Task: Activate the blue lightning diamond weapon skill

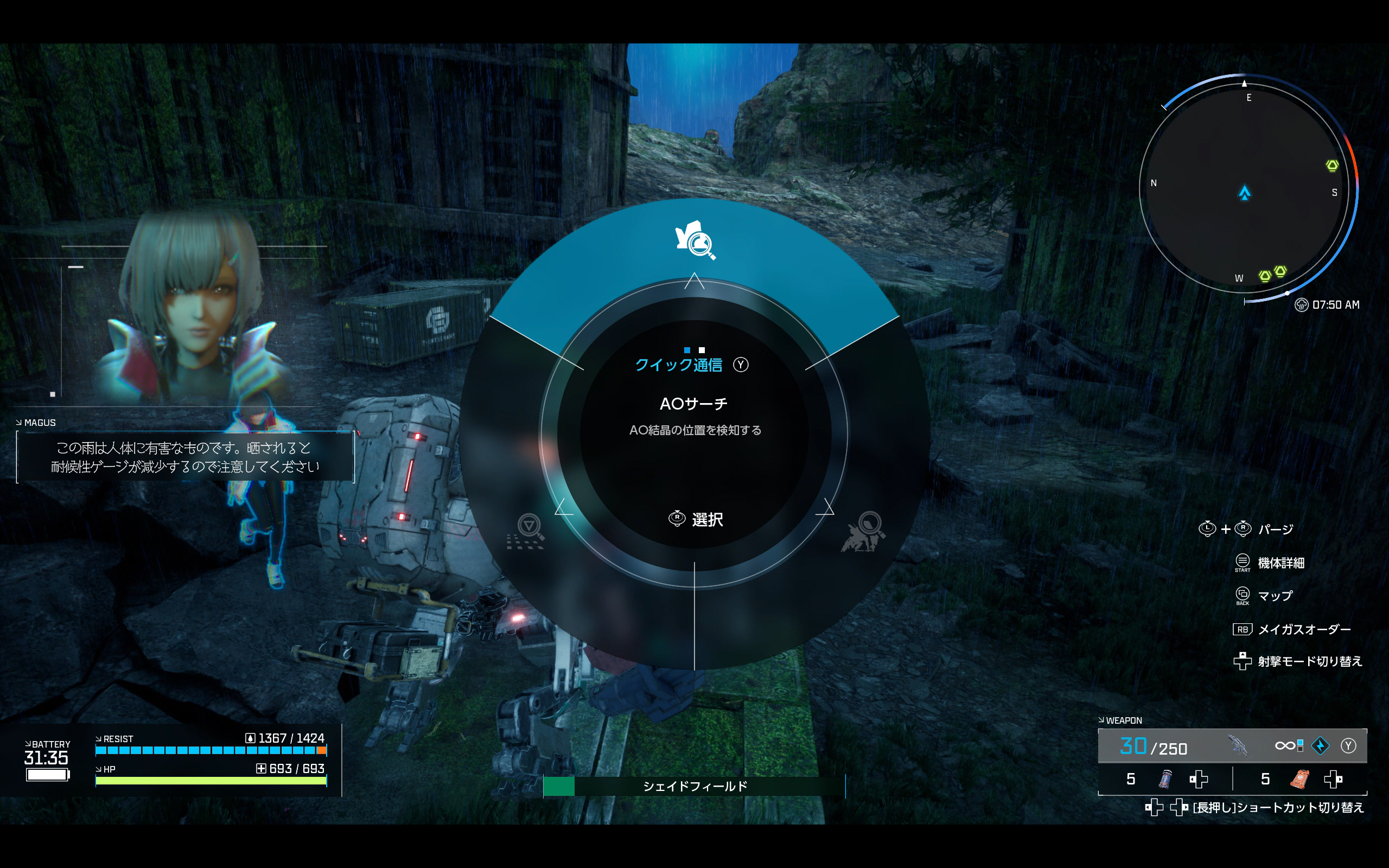Action: [x=1321, y=746]
